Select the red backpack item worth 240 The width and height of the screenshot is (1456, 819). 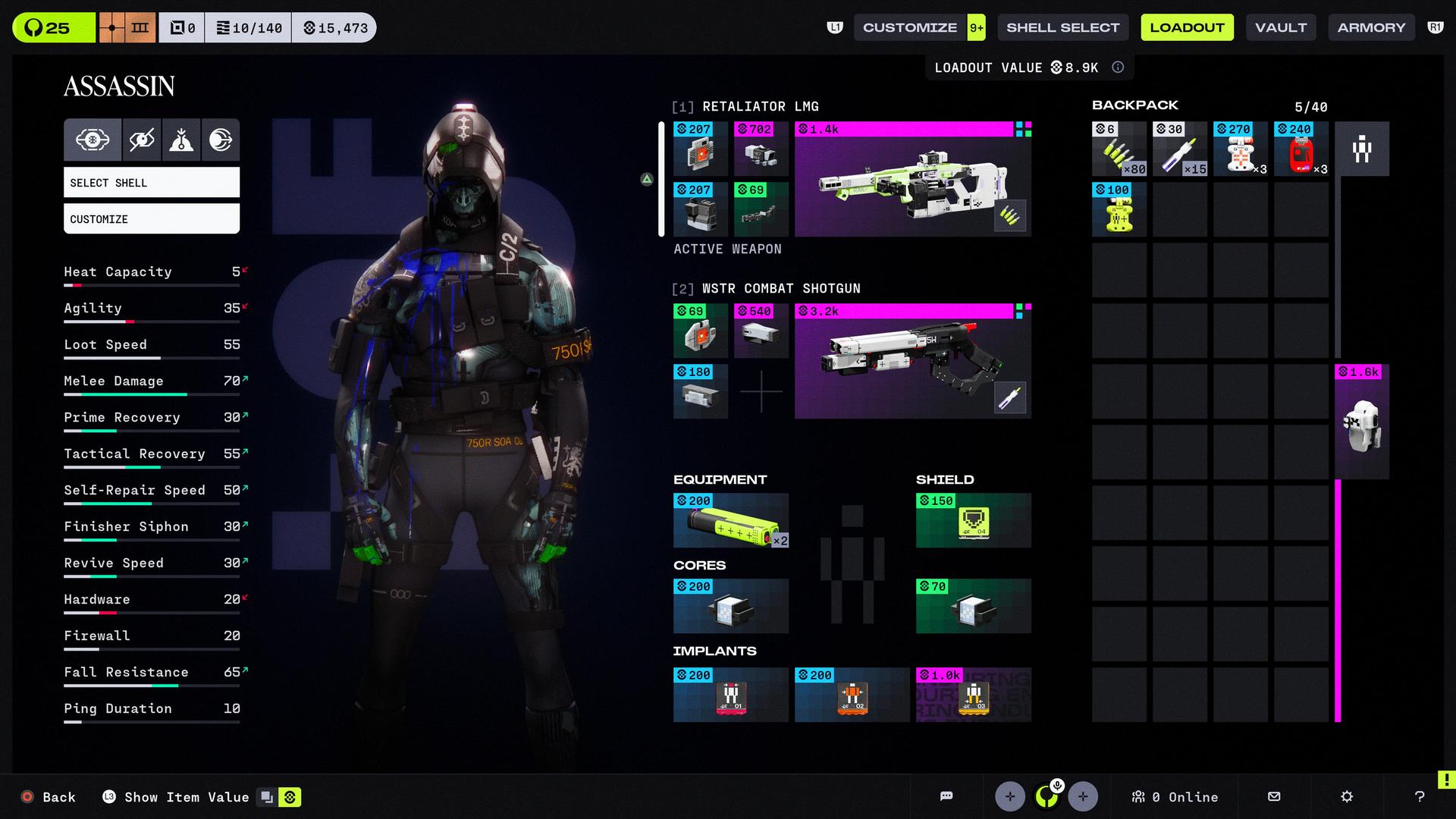(1301, 149)
